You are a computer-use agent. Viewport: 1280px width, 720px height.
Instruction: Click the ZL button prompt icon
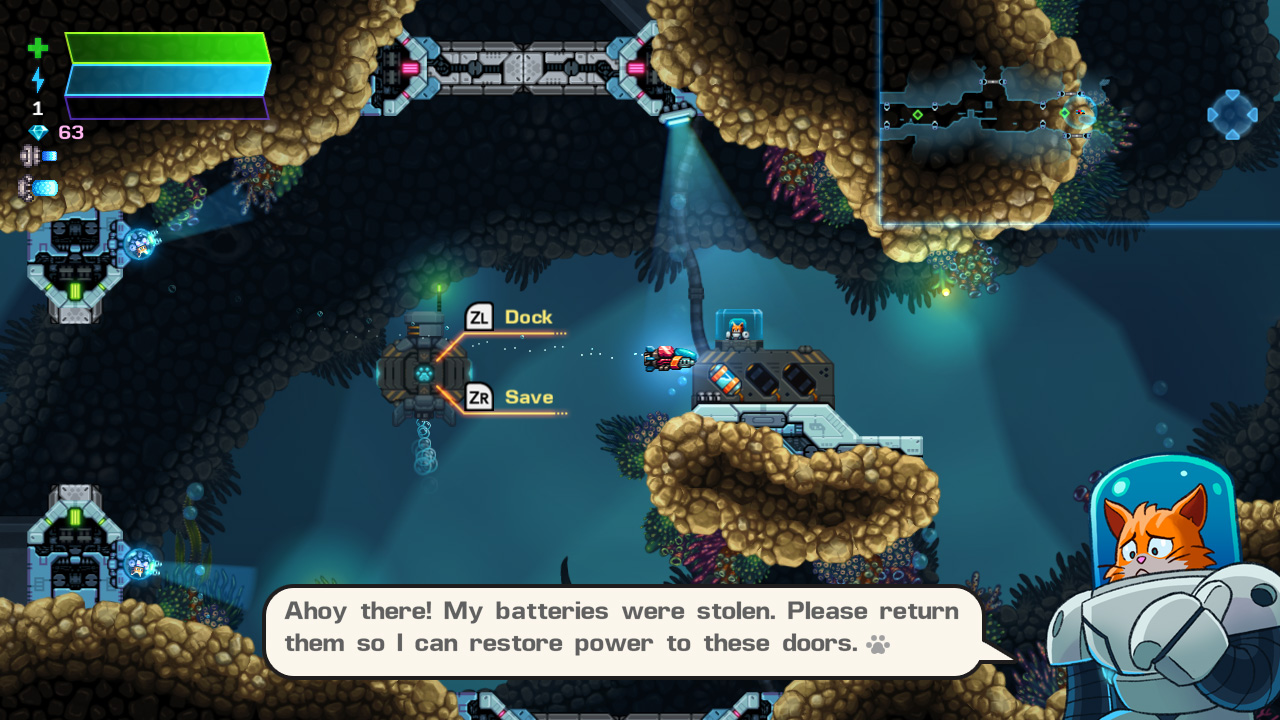click(480, 316)
